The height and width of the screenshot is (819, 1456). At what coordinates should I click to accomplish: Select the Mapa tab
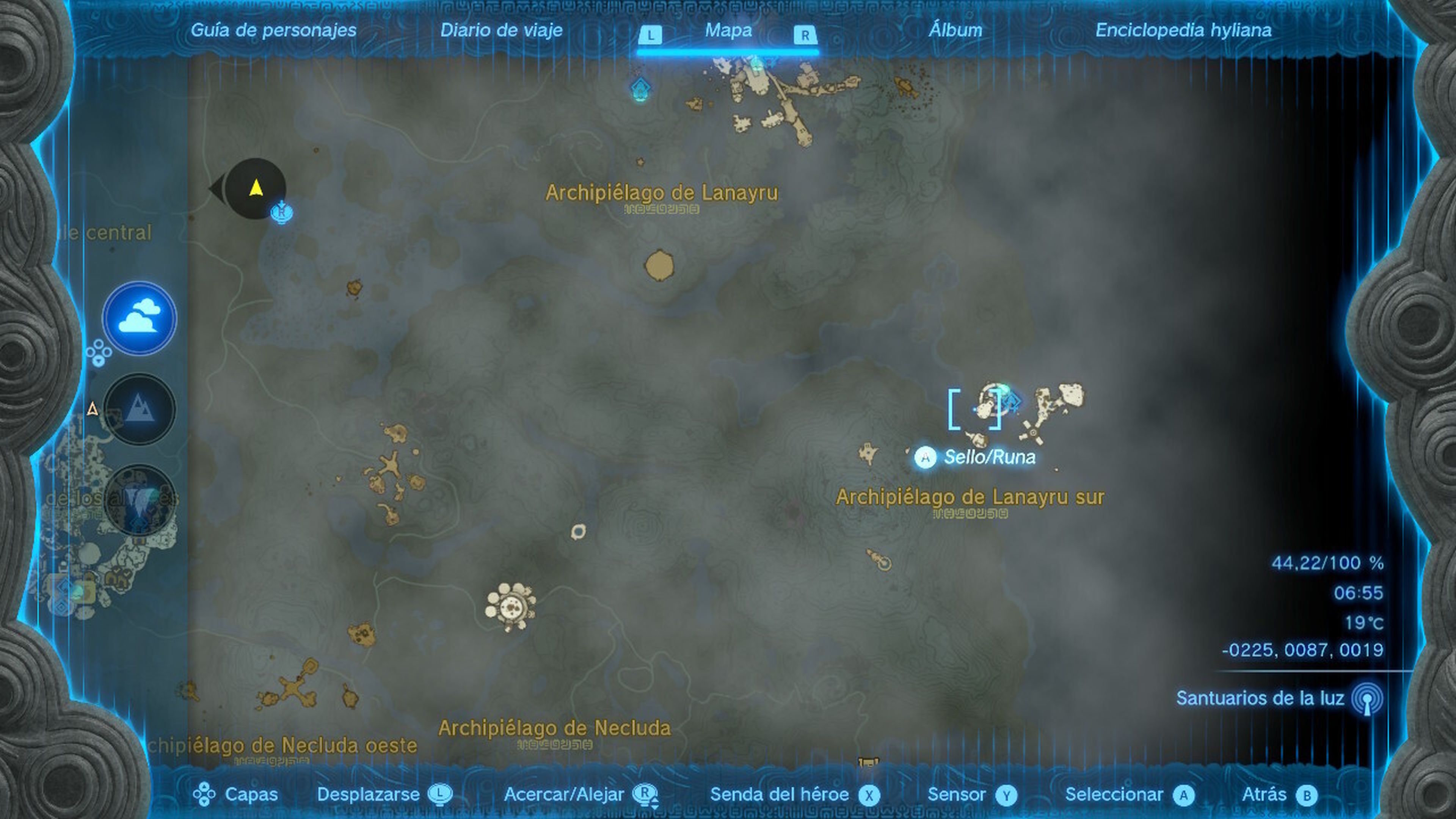[x=728, y=30]
